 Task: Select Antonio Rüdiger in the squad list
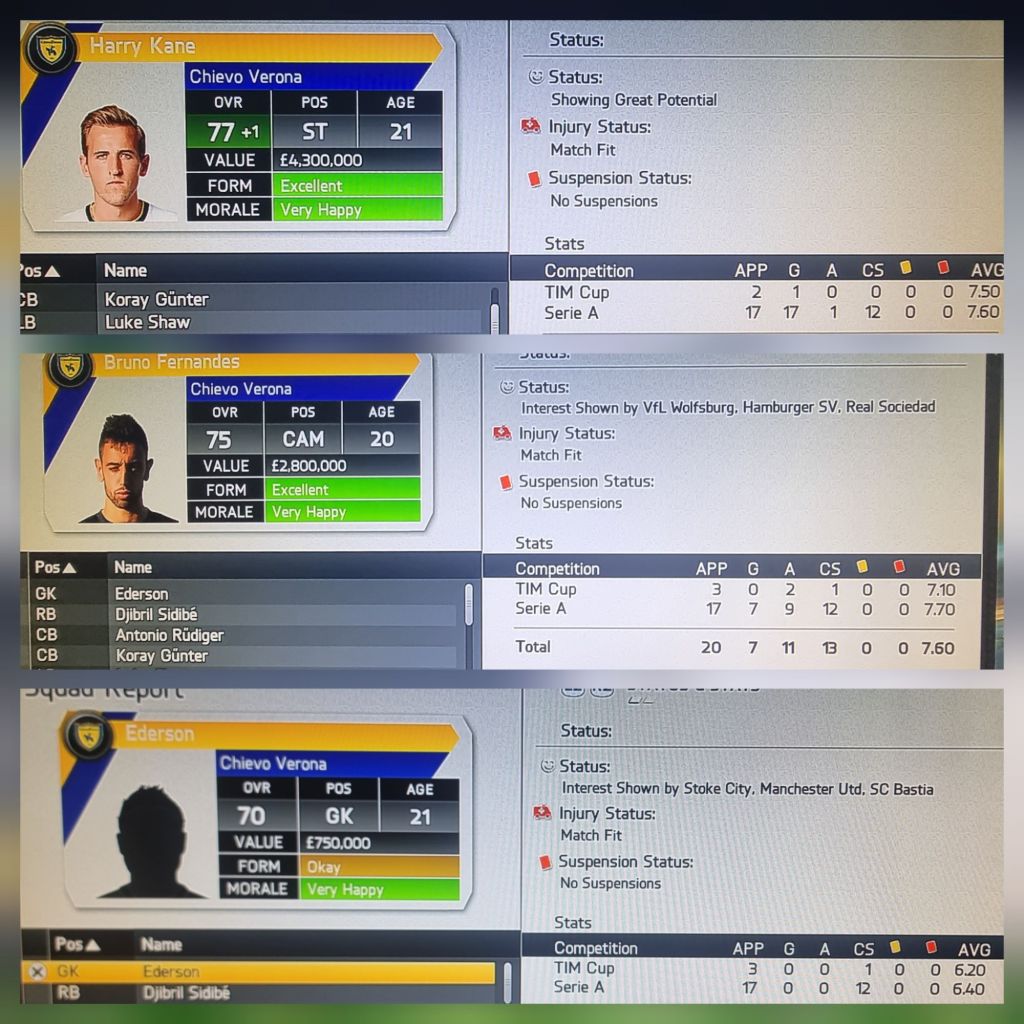pos(169,635)
